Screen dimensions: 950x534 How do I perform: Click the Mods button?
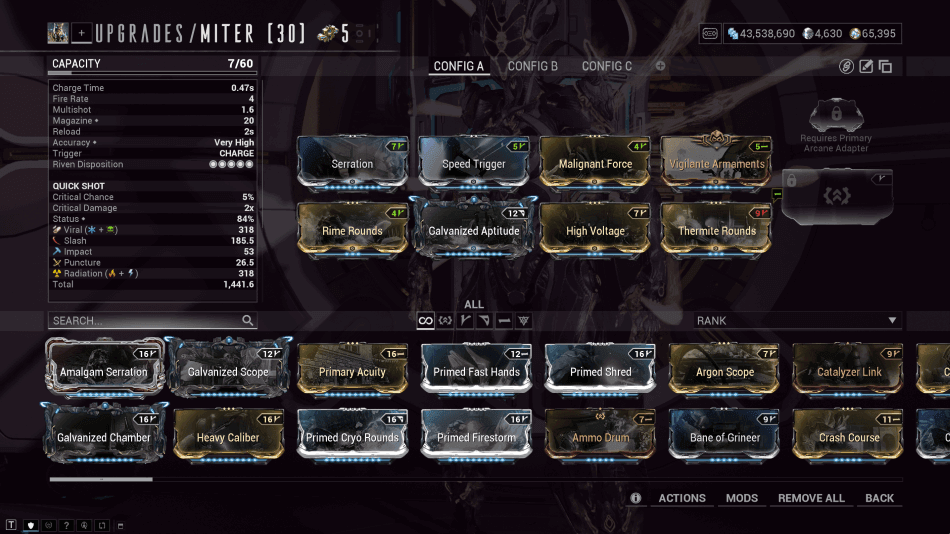click(742, 498)
